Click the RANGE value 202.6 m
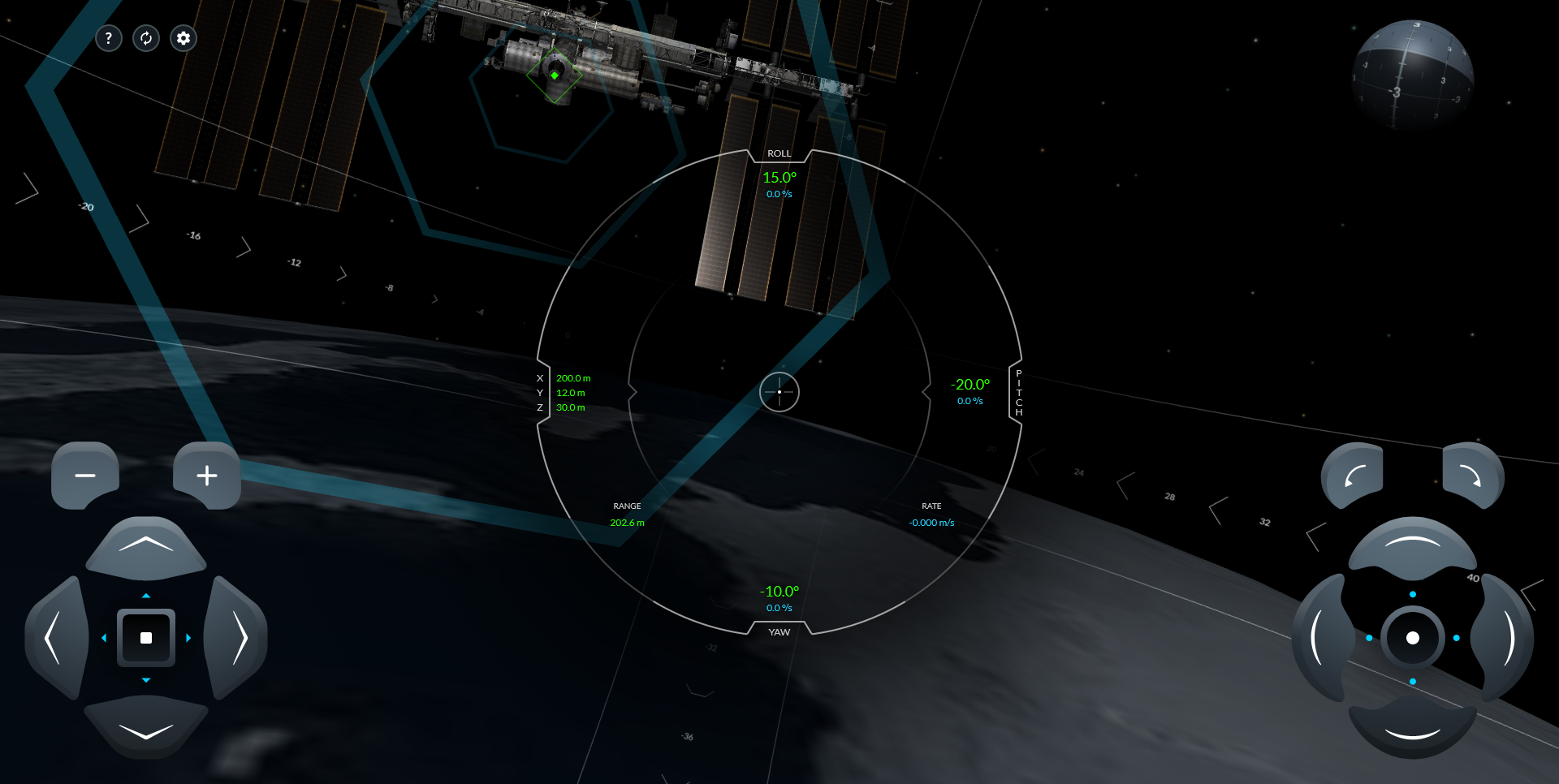This screenshot has width=1559, height=784. [626, 522]
